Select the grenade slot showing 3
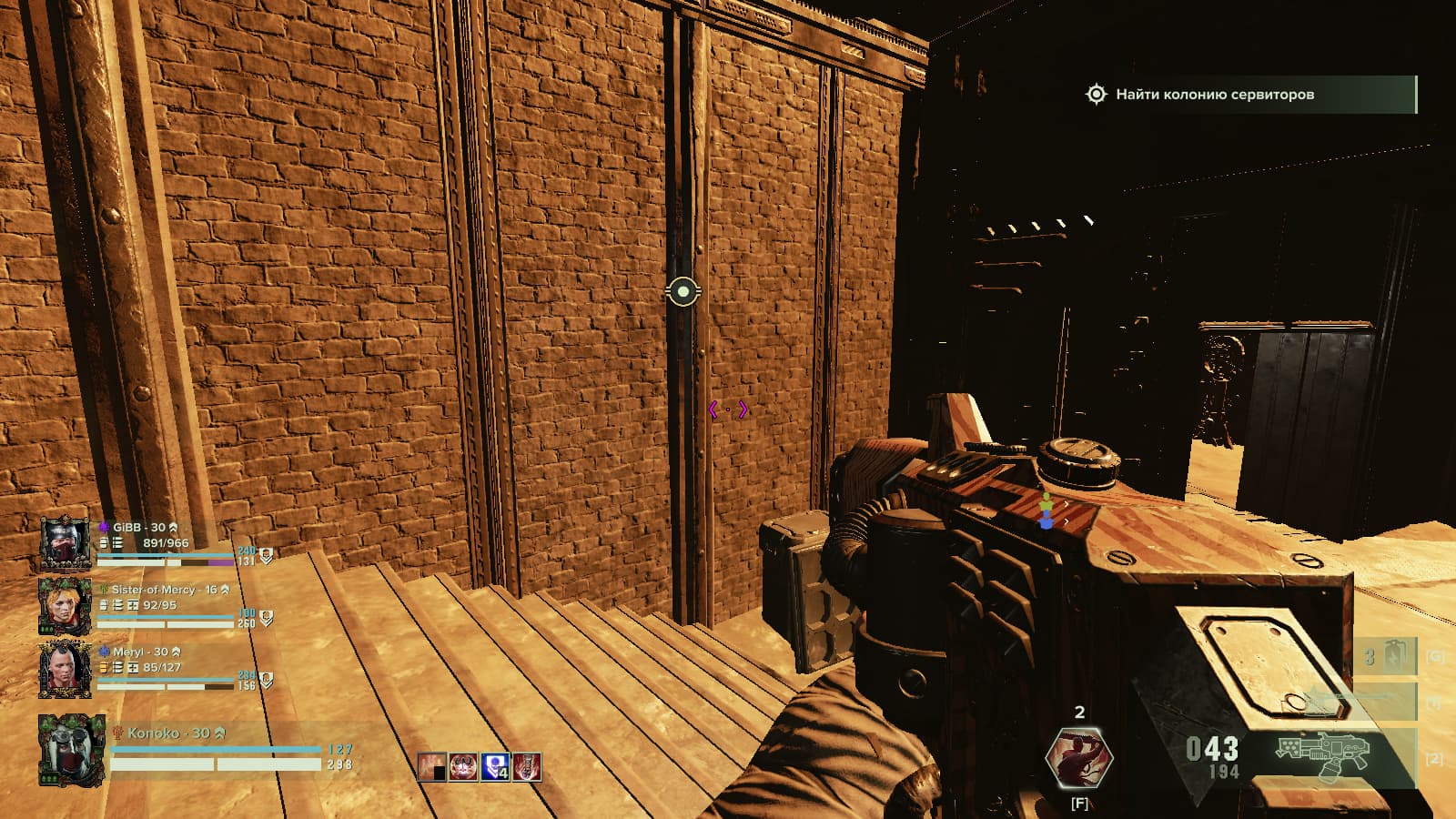 point(1384,657)
